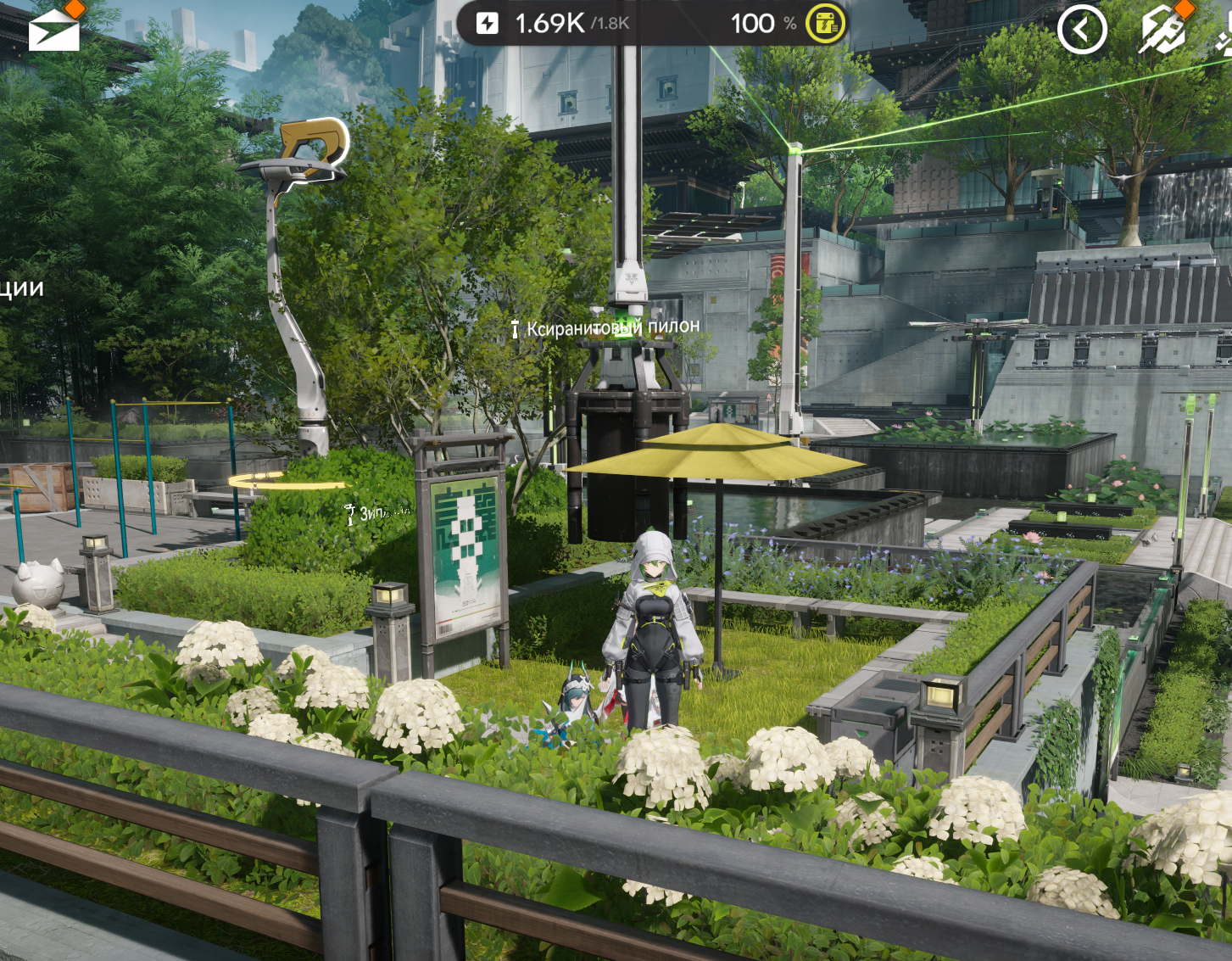Click the yellow circular battery icon
The height and width of the screenshot is (961, 1232).
825,24
